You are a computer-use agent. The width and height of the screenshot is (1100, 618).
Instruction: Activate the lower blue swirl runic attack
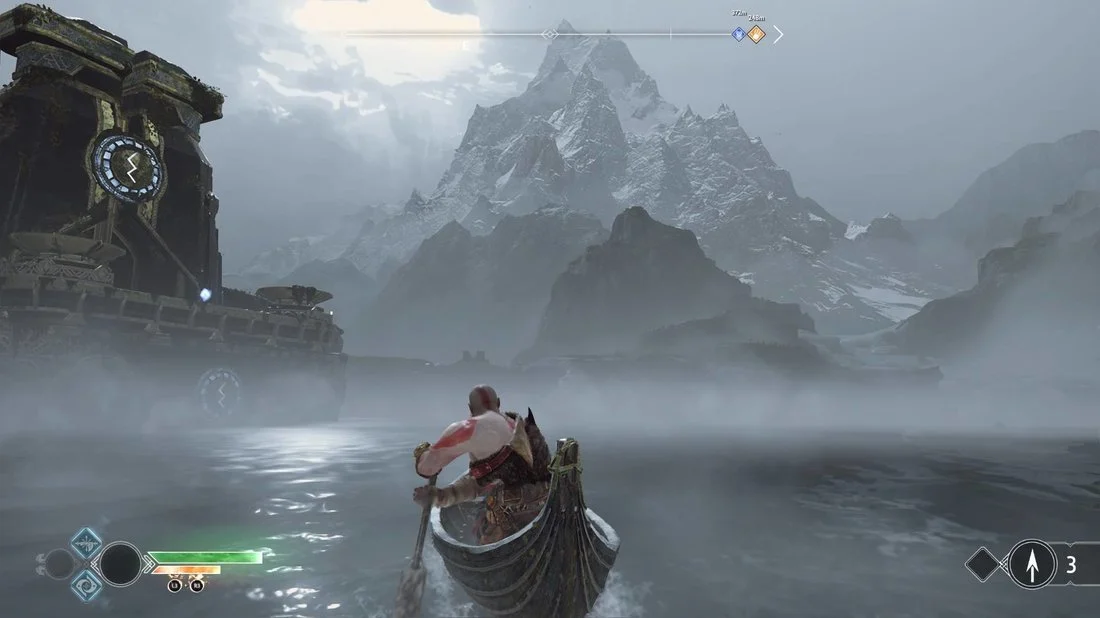coord(86,584)
